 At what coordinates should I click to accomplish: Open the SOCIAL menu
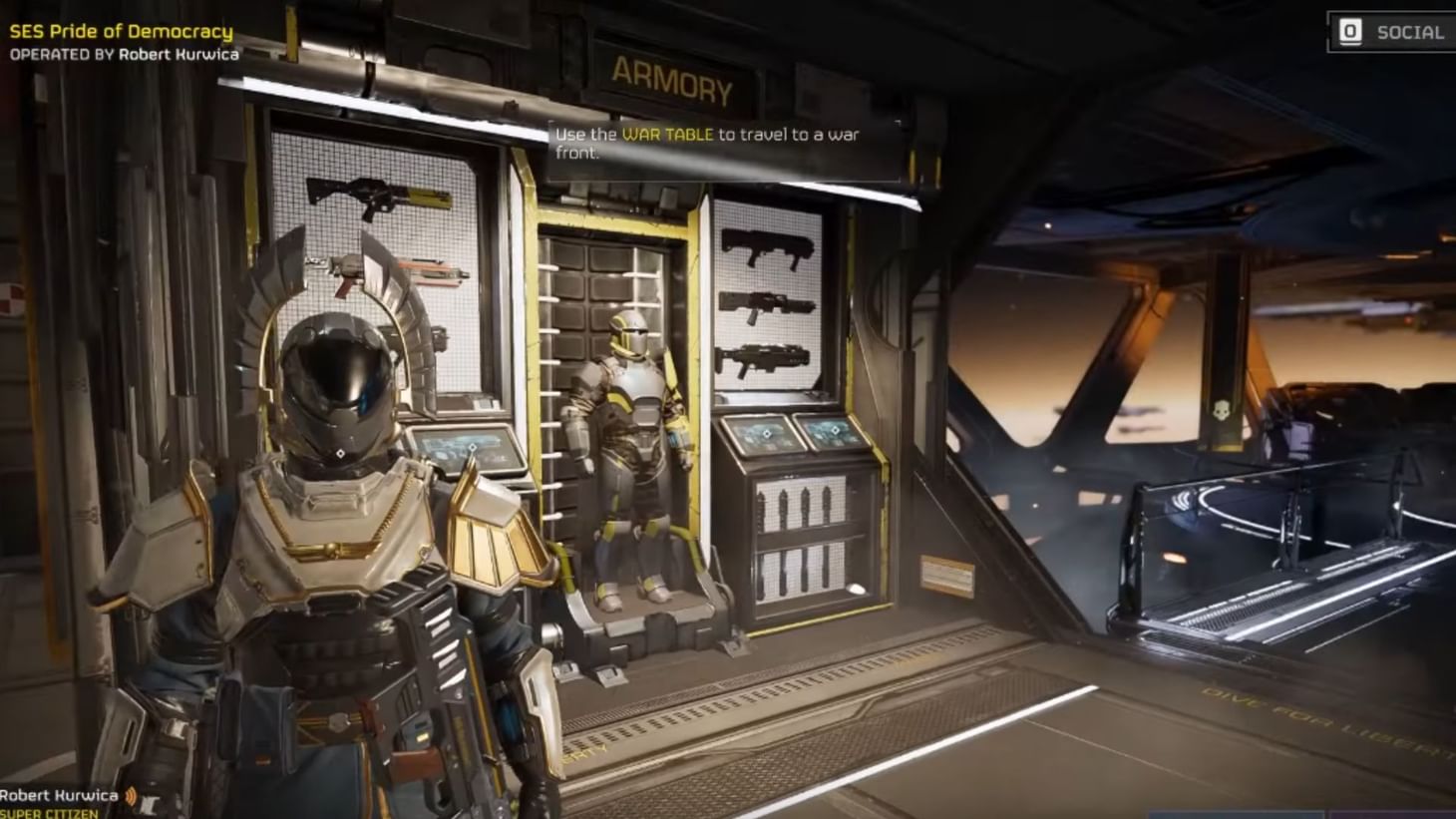(x=1411, y=31)
